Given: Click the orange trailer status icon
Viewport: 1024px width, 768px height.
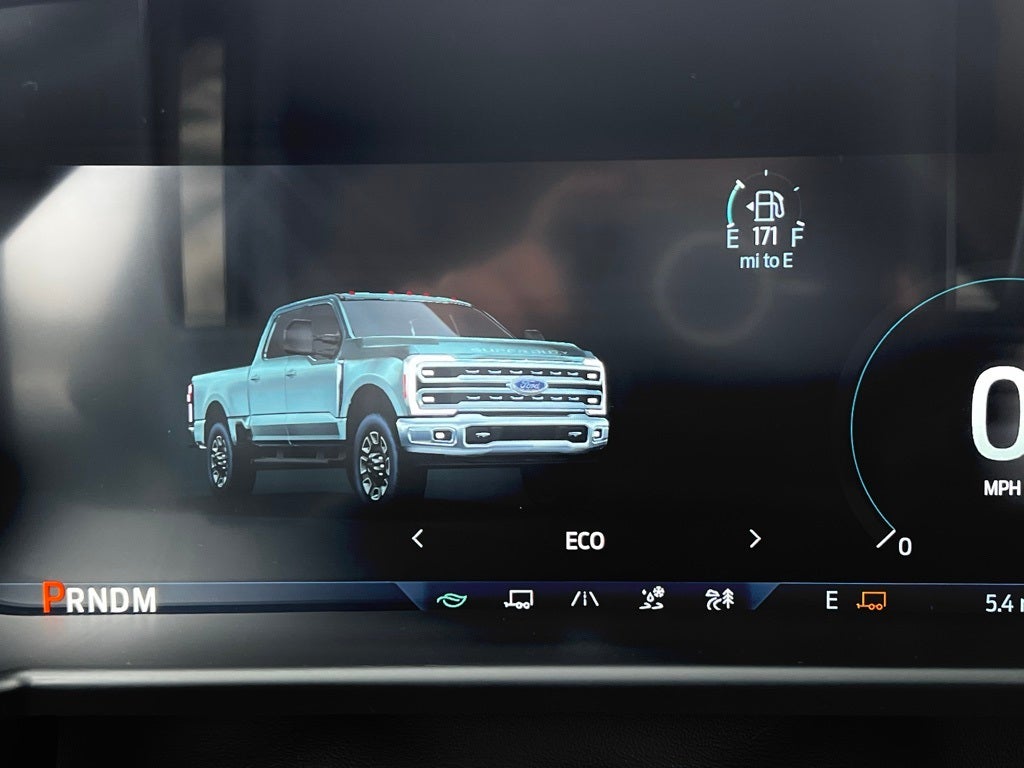Looking at the screenshot, I should click(871, 601).
